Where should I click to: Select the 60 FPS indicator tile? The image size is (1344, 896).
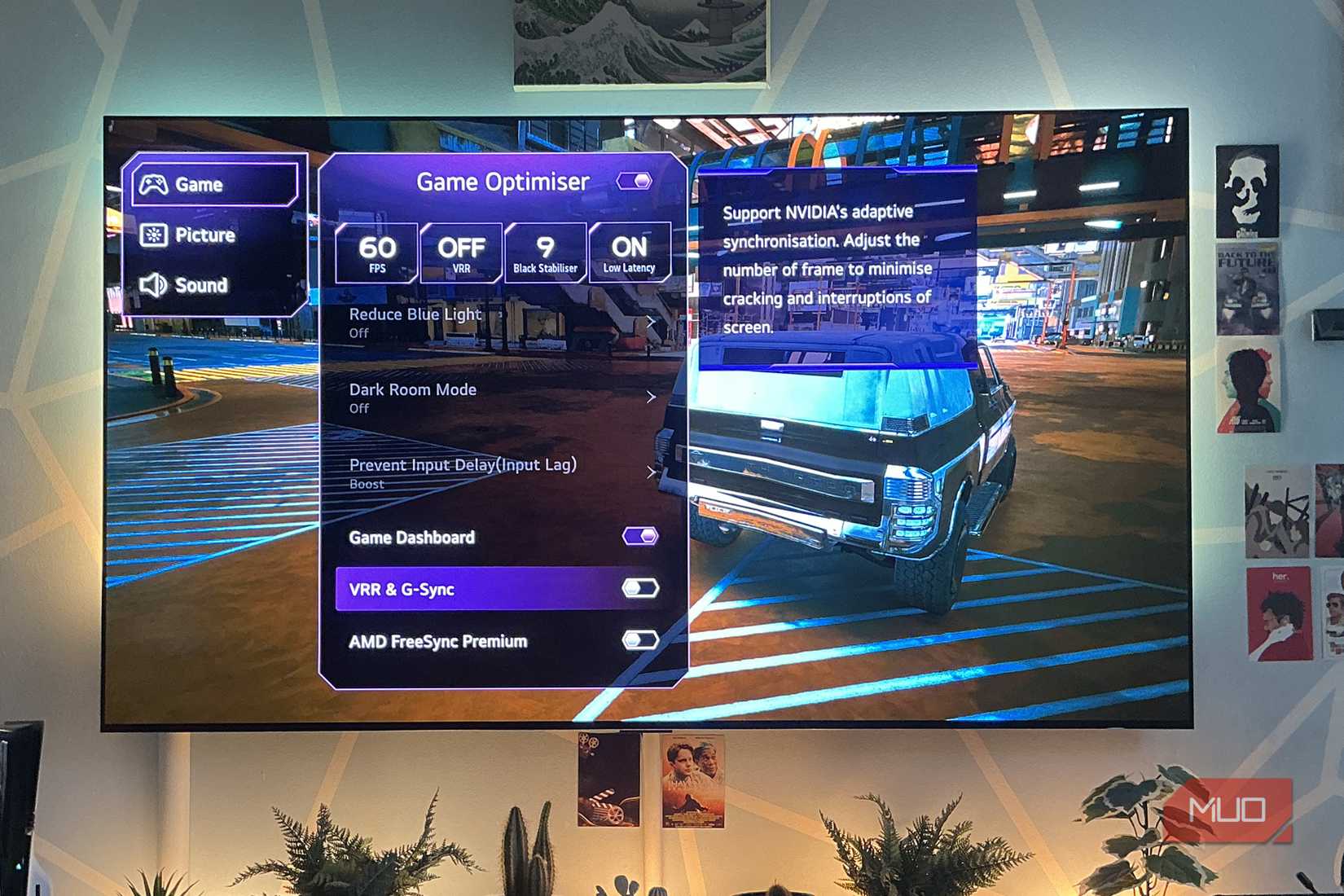click(377, 252)
